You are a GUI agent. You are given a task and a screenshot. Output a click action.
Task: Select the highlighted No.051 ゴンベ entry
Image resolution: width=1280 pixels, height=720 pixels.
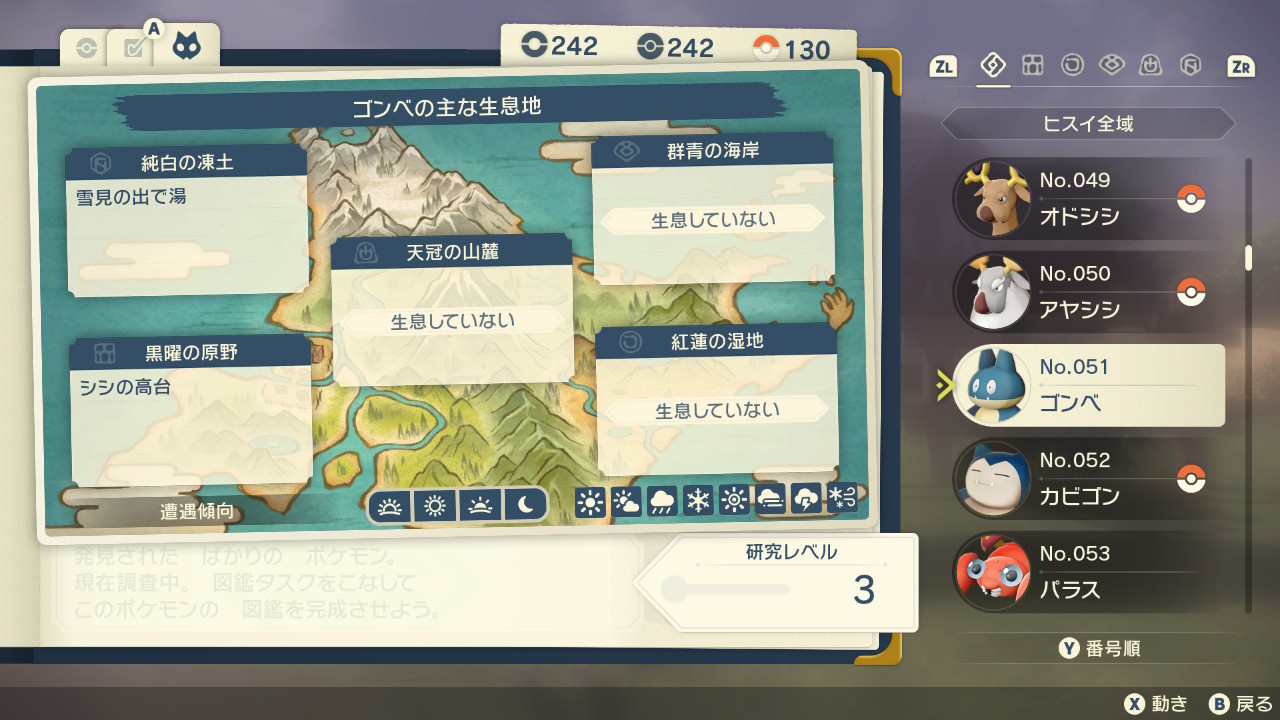point(1088,386)
